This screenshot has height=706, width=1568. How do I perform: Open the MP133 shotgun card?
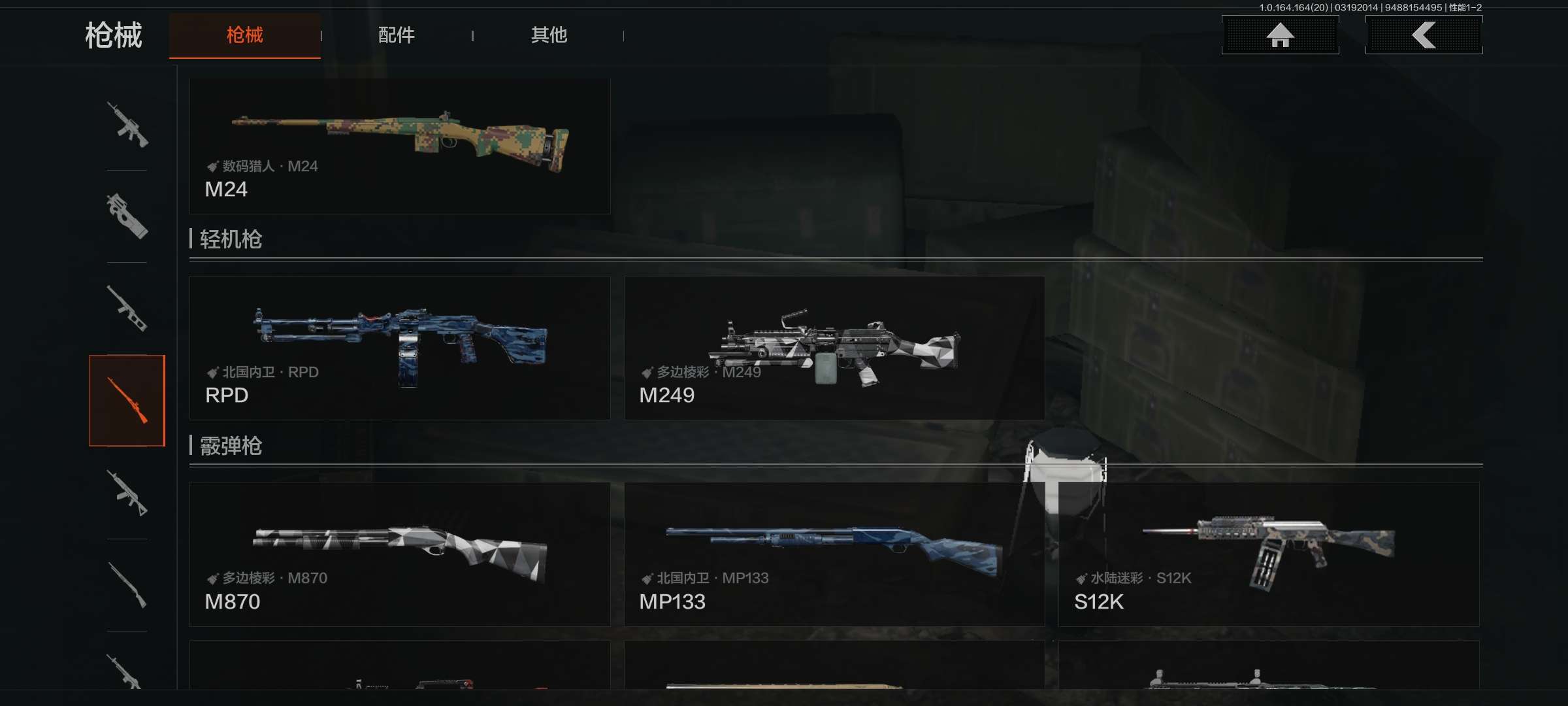[x=834, y=554]
